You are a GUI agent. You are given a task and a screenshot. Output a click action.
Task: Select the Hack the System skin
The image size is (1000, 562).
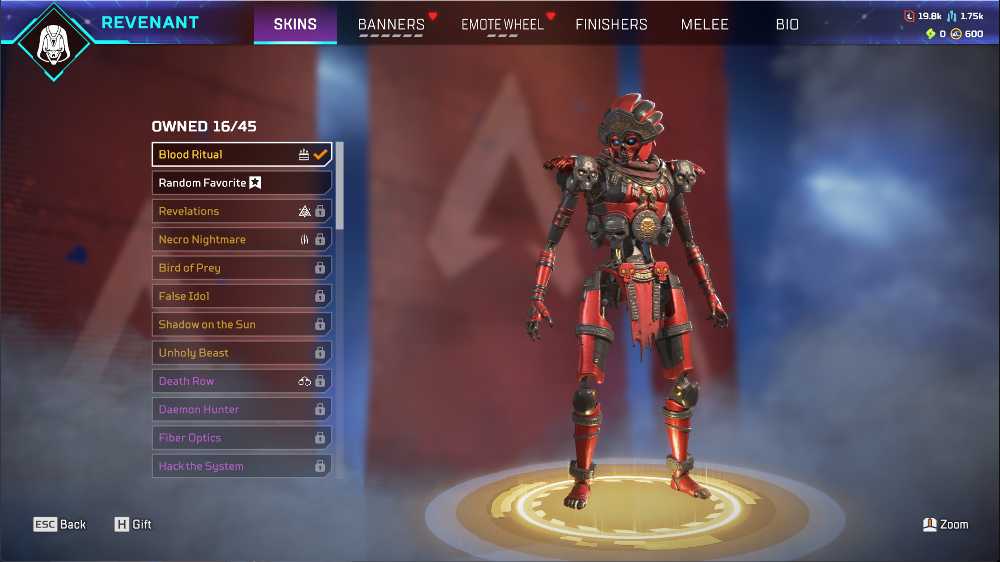241,466
